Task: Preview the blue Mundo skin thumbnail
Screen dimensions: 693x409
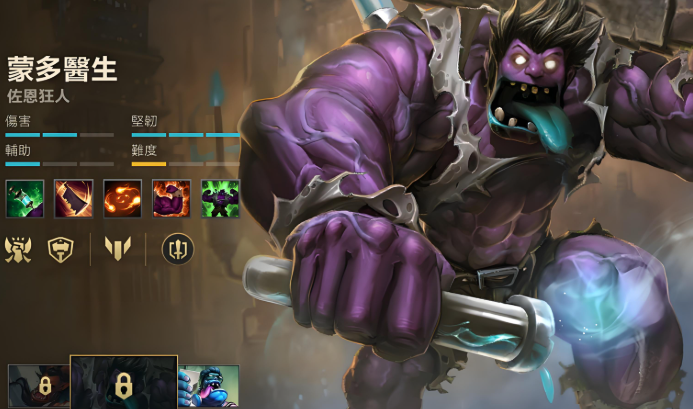Action: coord(208,386)
